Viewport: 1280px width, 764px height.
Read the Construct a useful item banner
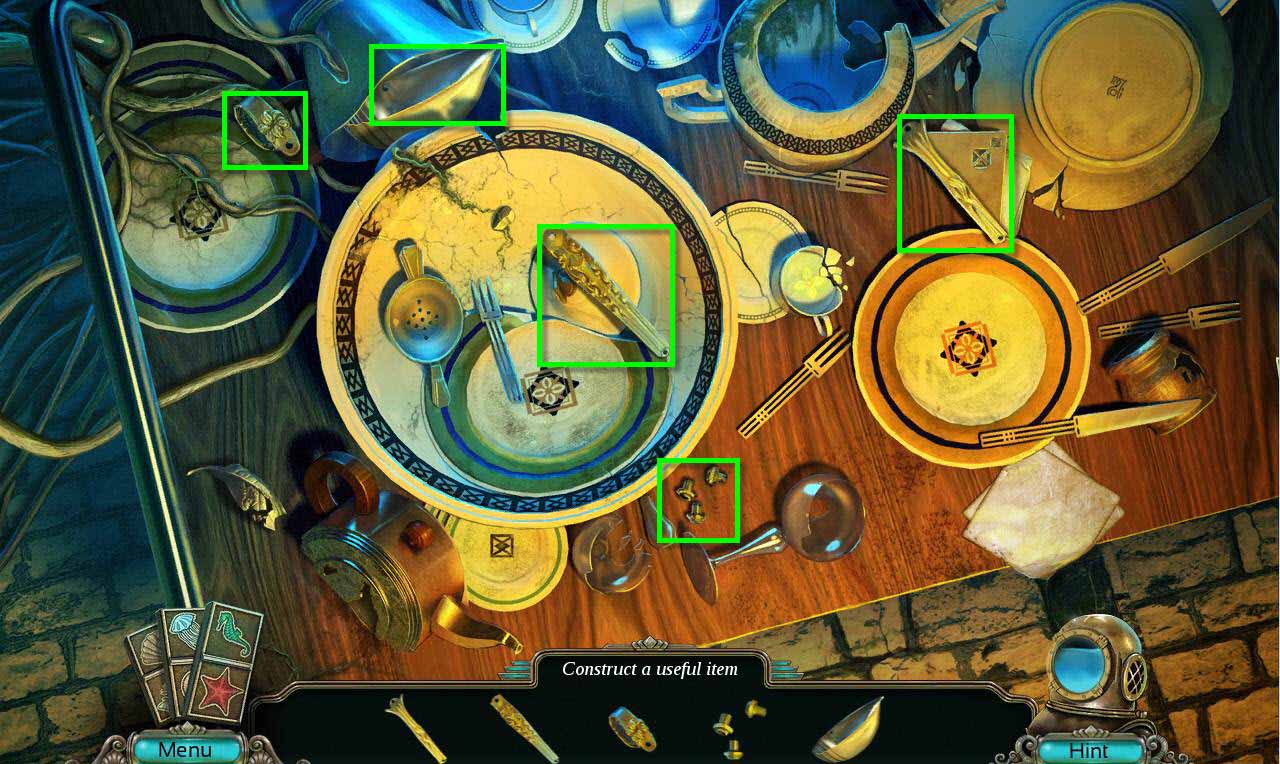(x=651, y=670)
